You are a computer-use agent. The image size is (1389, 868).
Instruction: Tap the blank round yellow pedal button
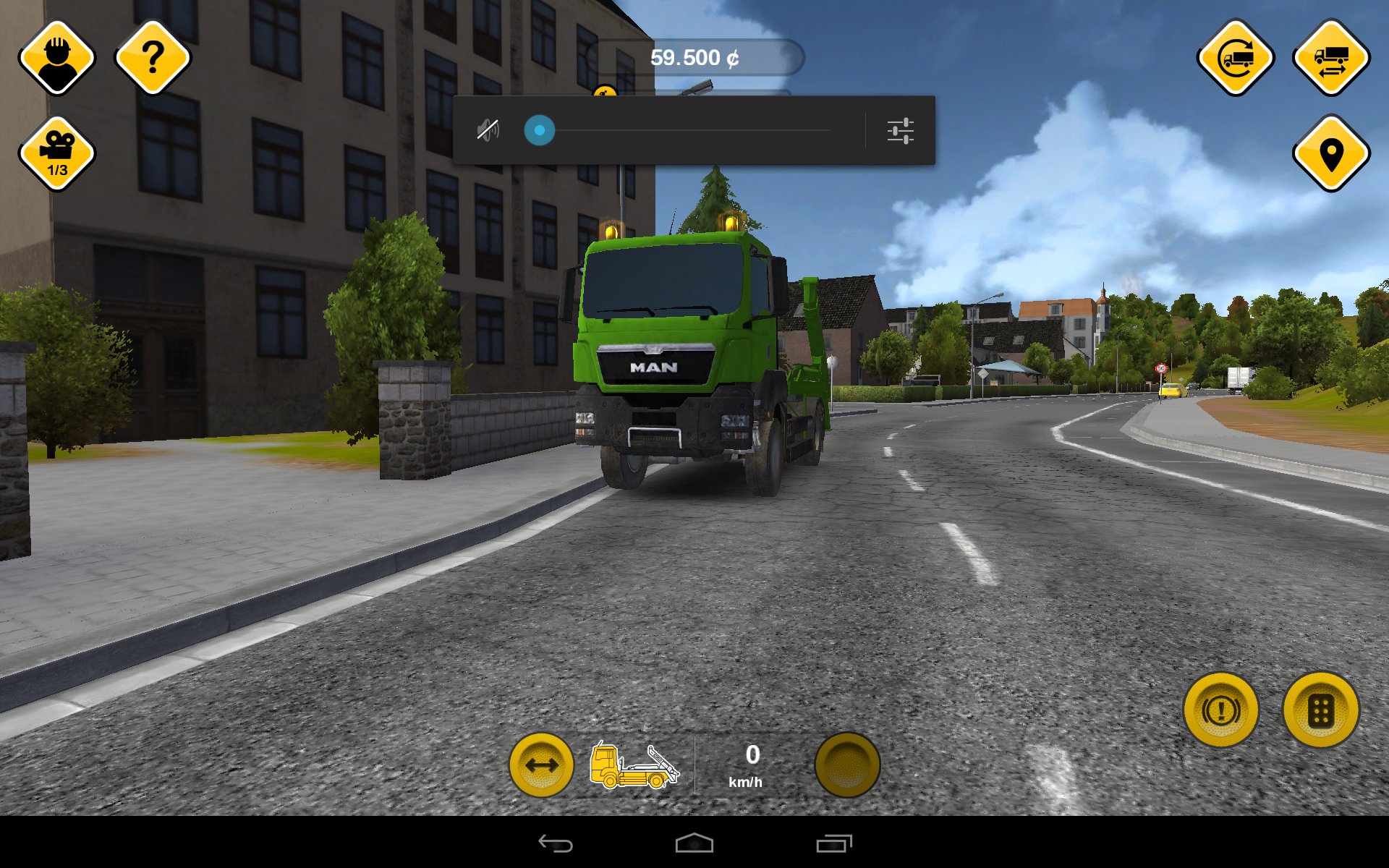pyautogui.click(x=847, y=765)
